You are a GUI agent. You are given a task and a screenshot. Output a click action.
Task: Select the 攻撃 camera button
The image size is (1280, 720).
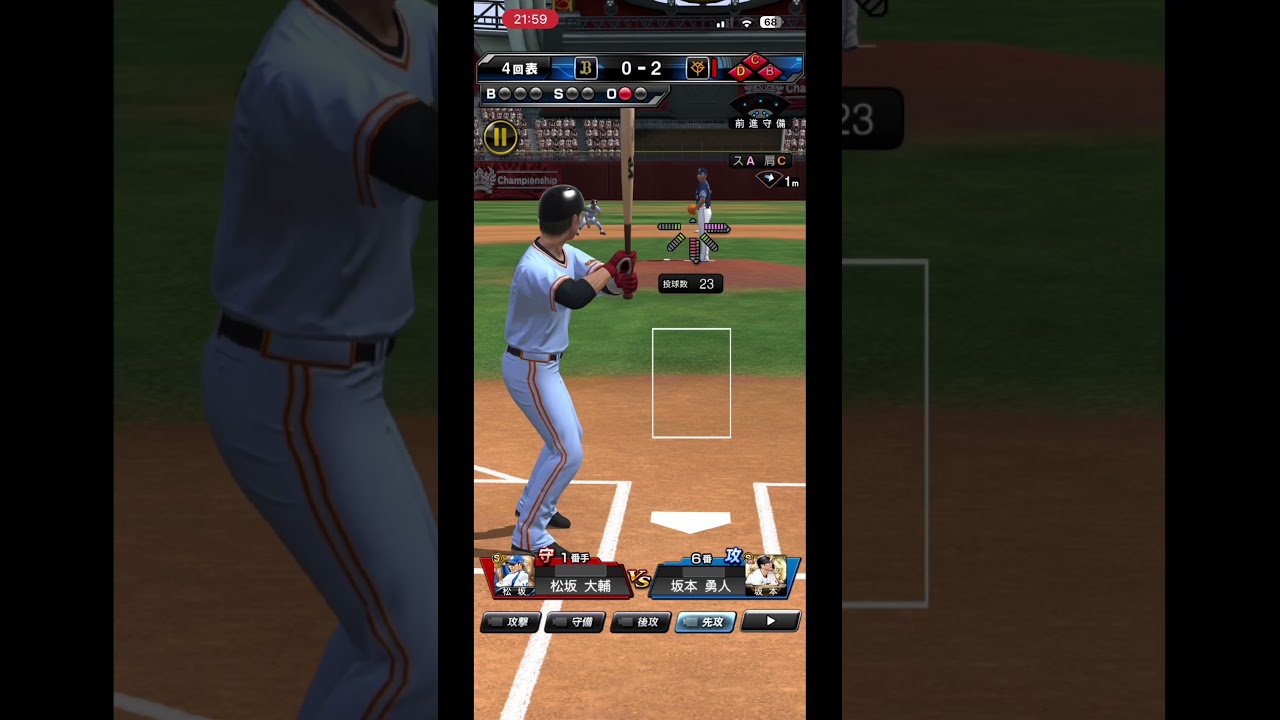coord(510,622)
